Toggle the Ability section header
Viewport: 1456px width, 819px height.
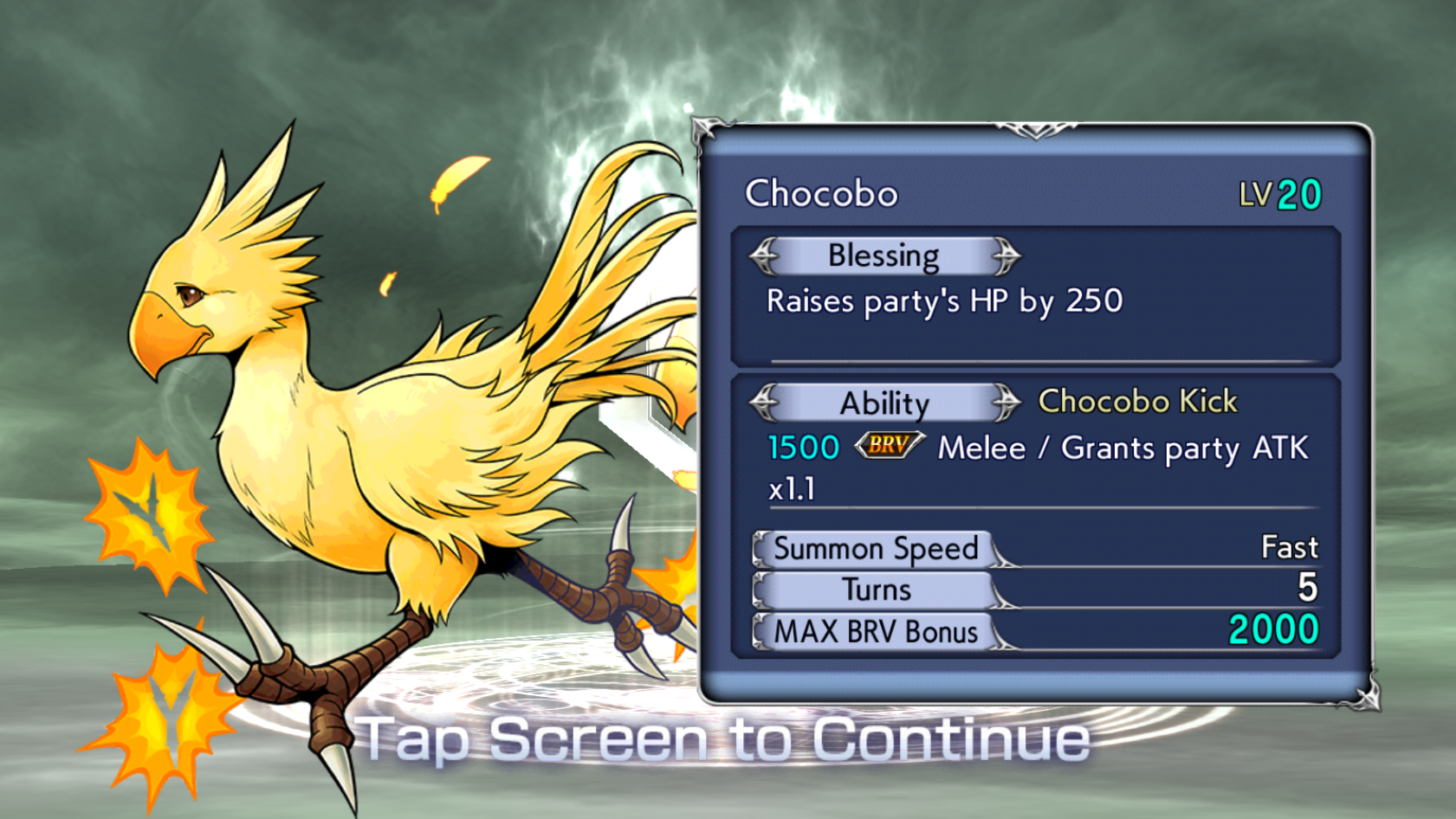tap(887, 403)
